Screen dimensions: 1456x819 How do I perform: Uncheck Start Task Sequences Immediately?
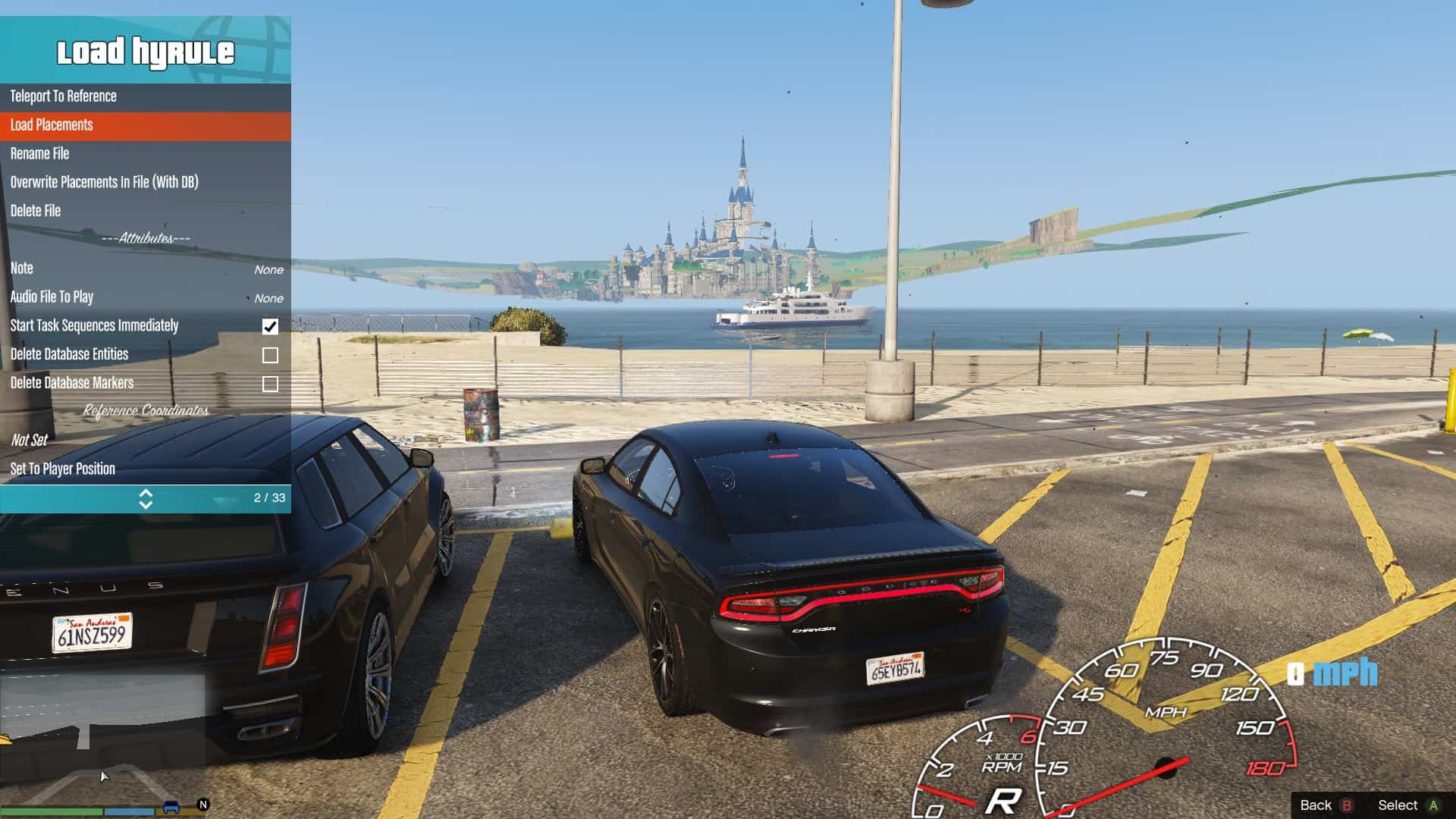pos(271,326)
